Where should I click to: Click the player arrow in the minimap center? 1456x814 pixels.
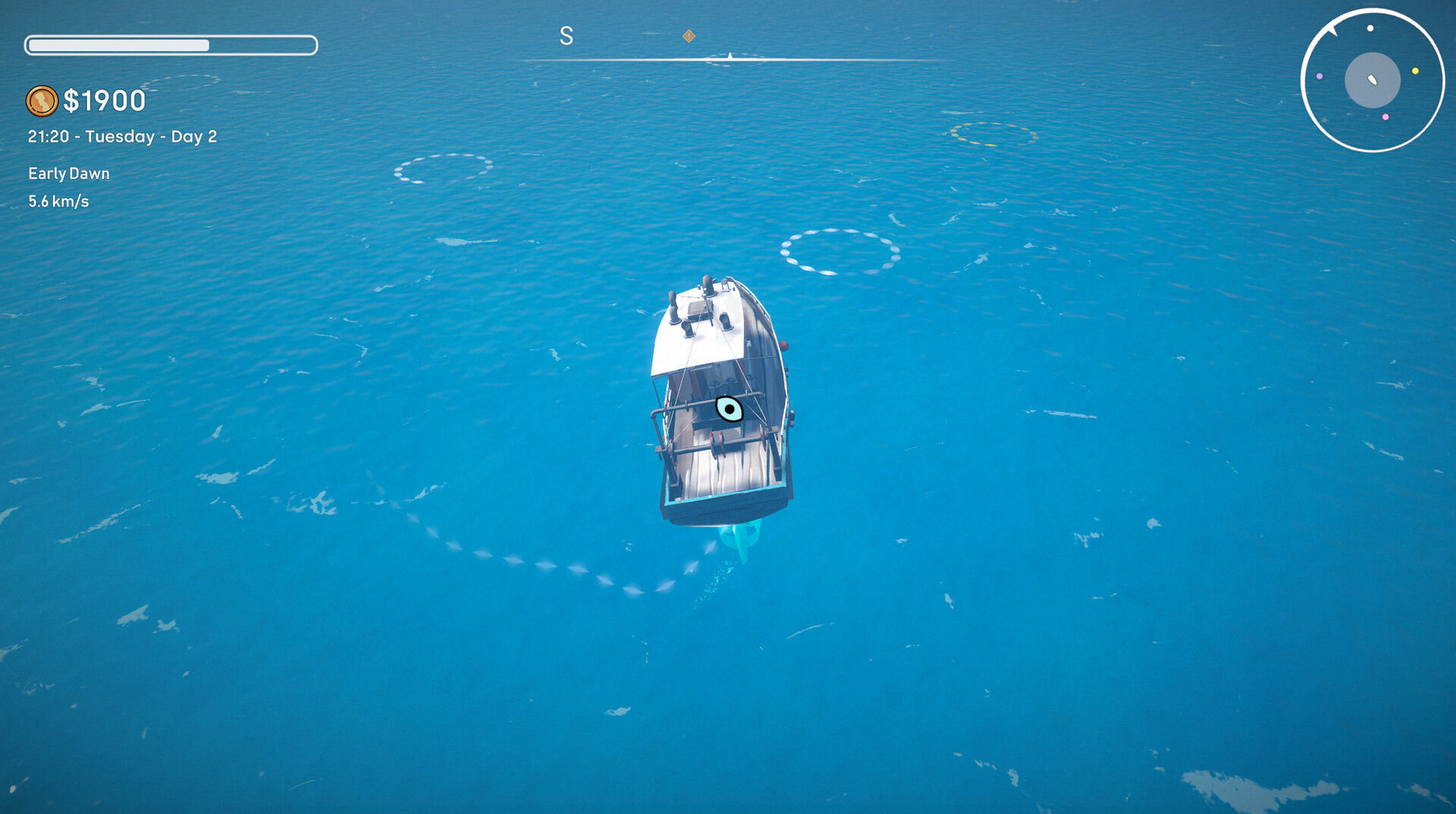pos(1372,80)
